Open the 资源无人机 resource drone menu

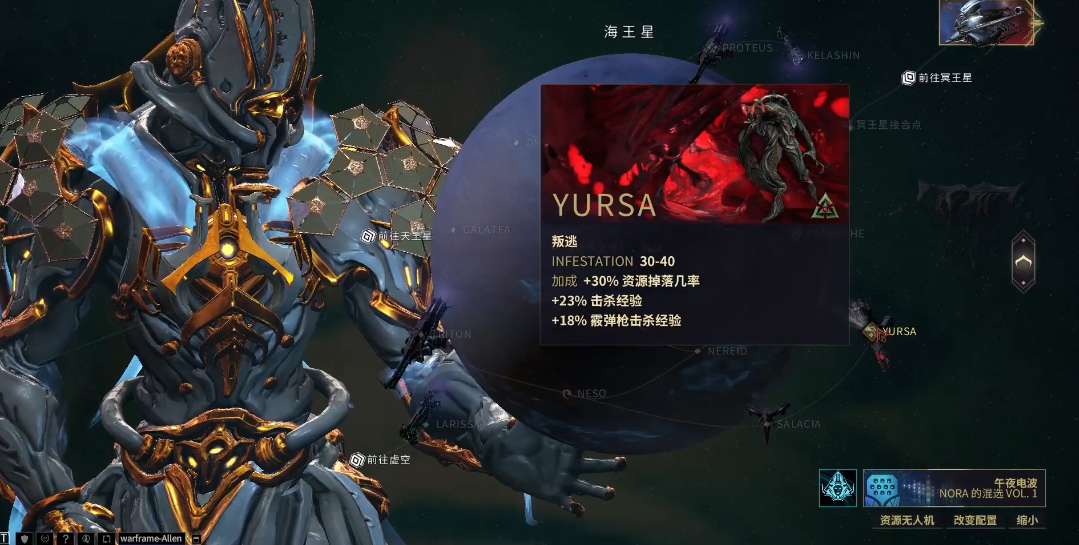[x=906, y=520]
